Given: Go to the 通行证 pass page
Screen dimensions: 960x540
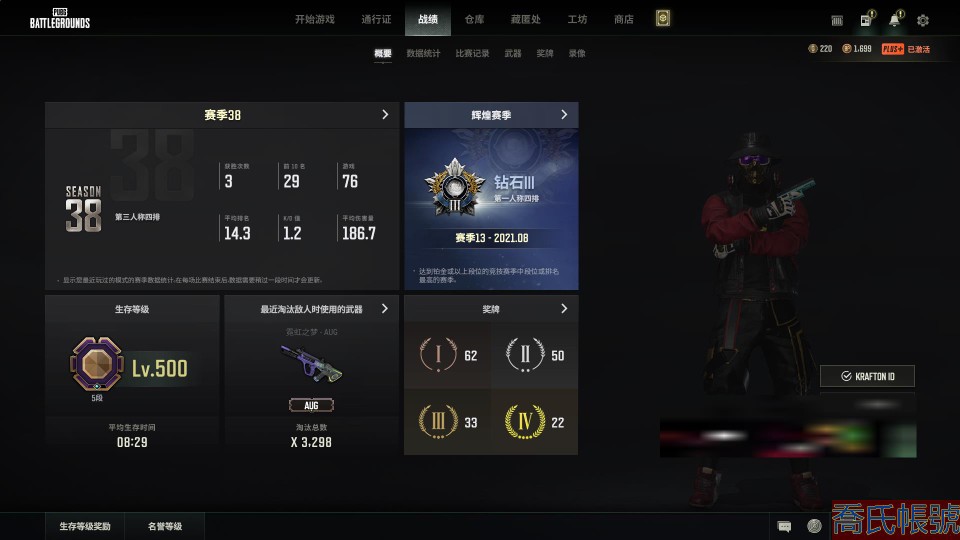Looking at the screenshot, I should [x=376, y=19].
